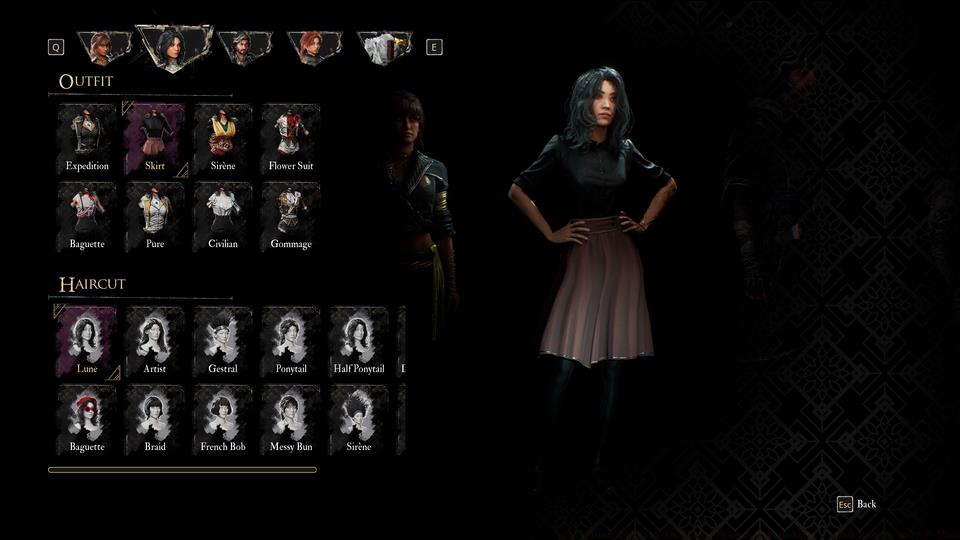Choose the Half Ponytail haircut
960x540 pixels.
click(x=359, y=341)
